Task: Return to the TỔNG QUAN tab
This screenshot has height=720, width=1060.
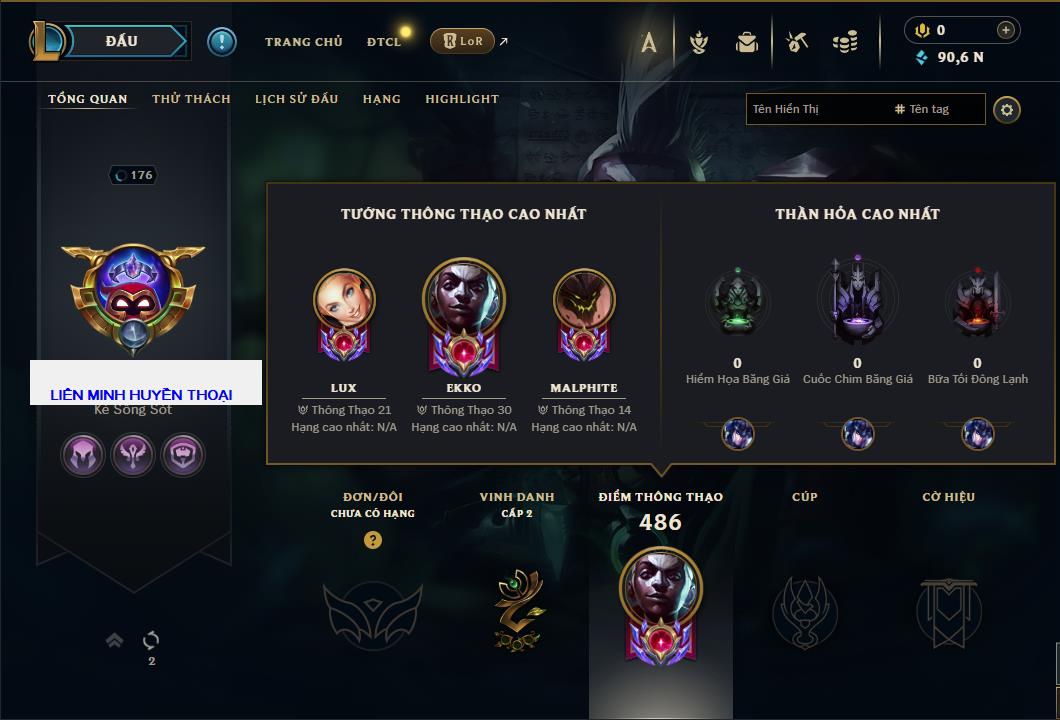Action: (88, 99)
